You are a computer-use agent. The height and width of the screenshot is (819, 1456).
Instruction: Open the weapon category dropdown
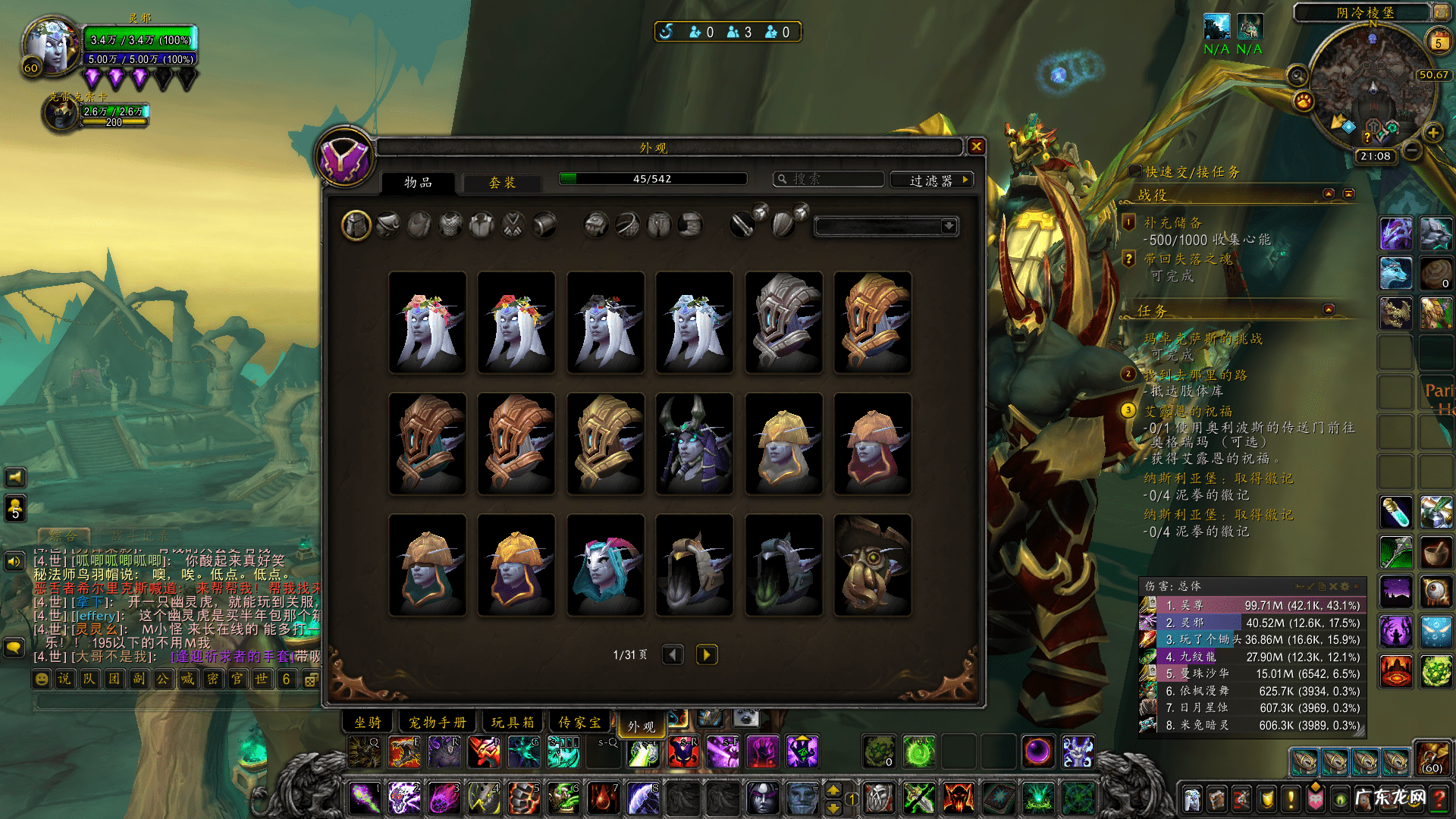pos(948,226)
